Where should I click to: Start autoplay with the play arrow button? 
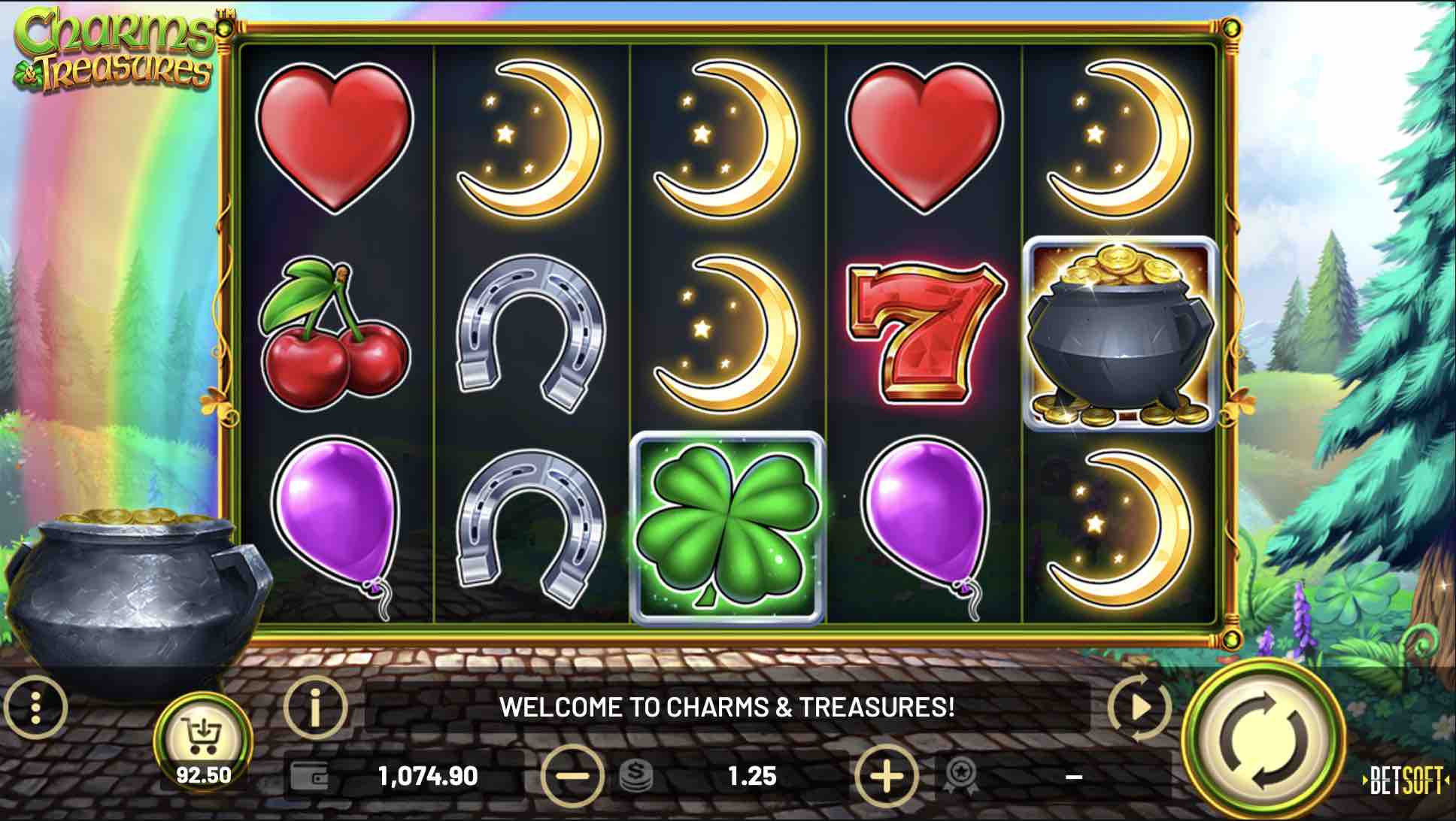tap(1139, 707)
